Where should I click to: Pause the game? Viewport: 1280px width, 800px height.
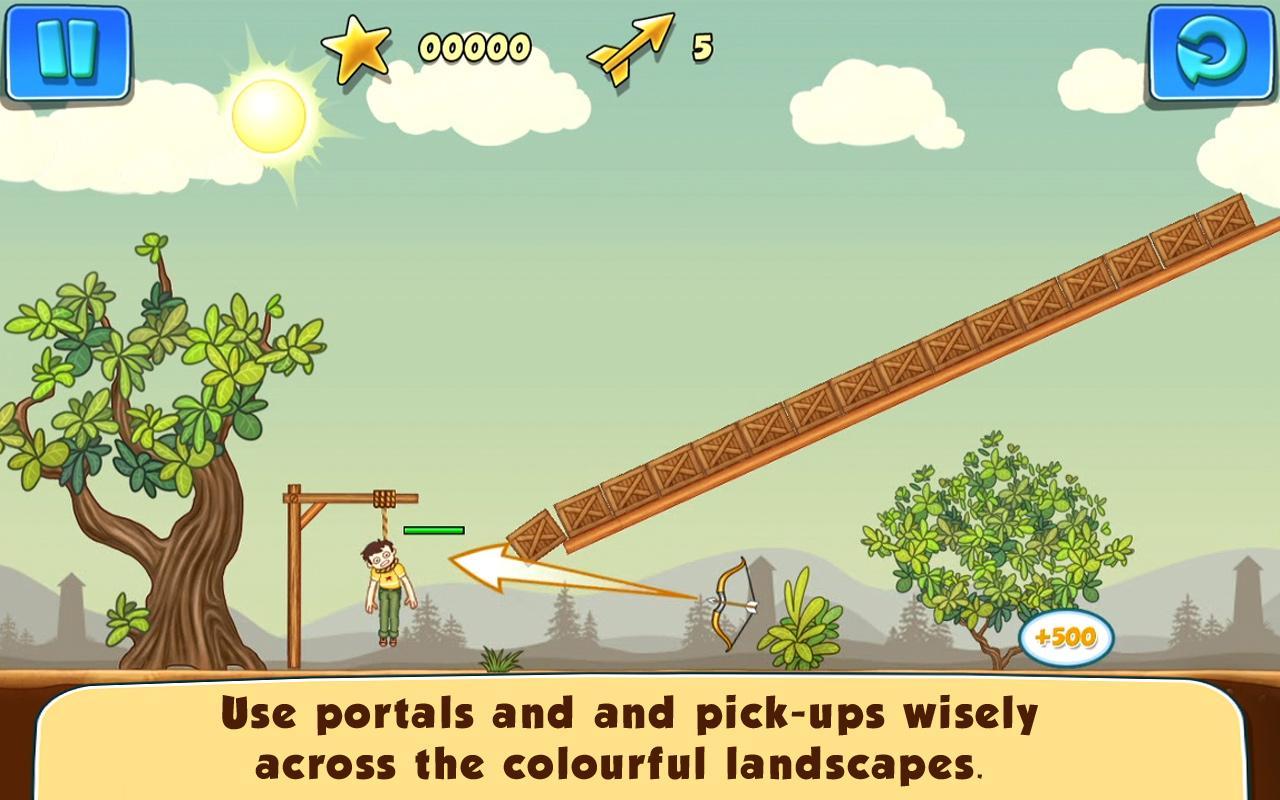66,52
